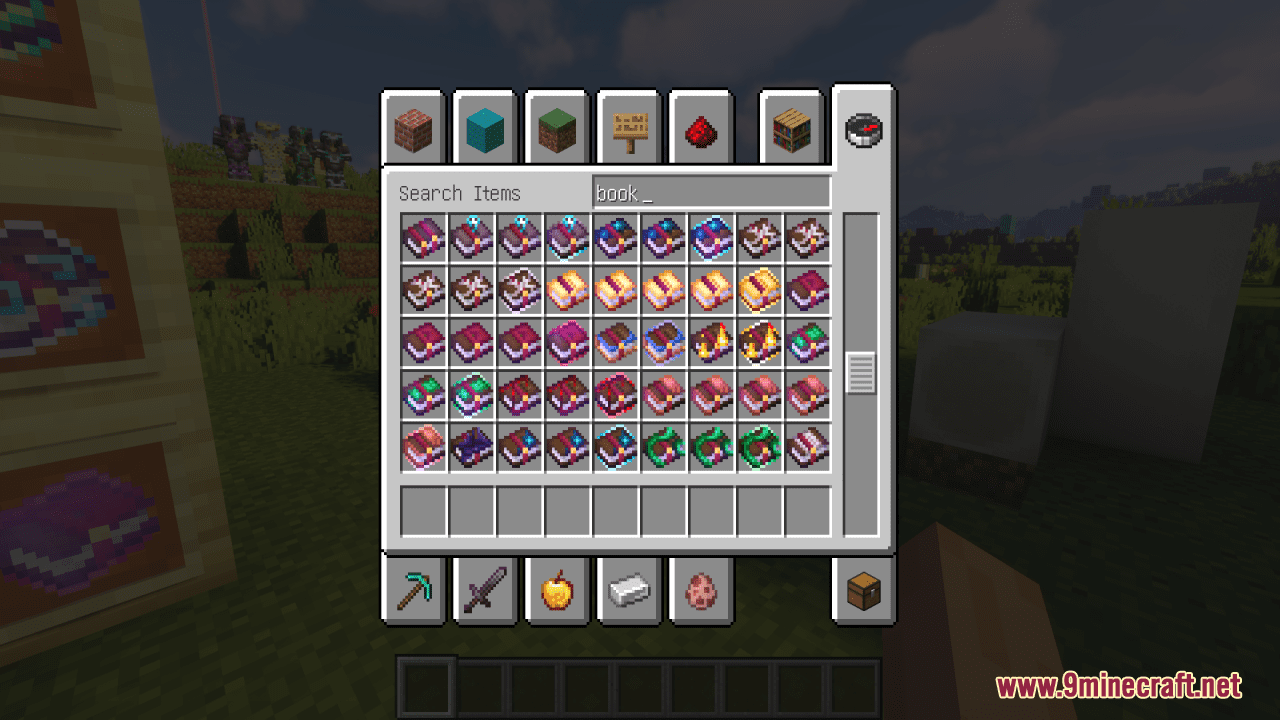Select the dark purple book in the last row

471,447
